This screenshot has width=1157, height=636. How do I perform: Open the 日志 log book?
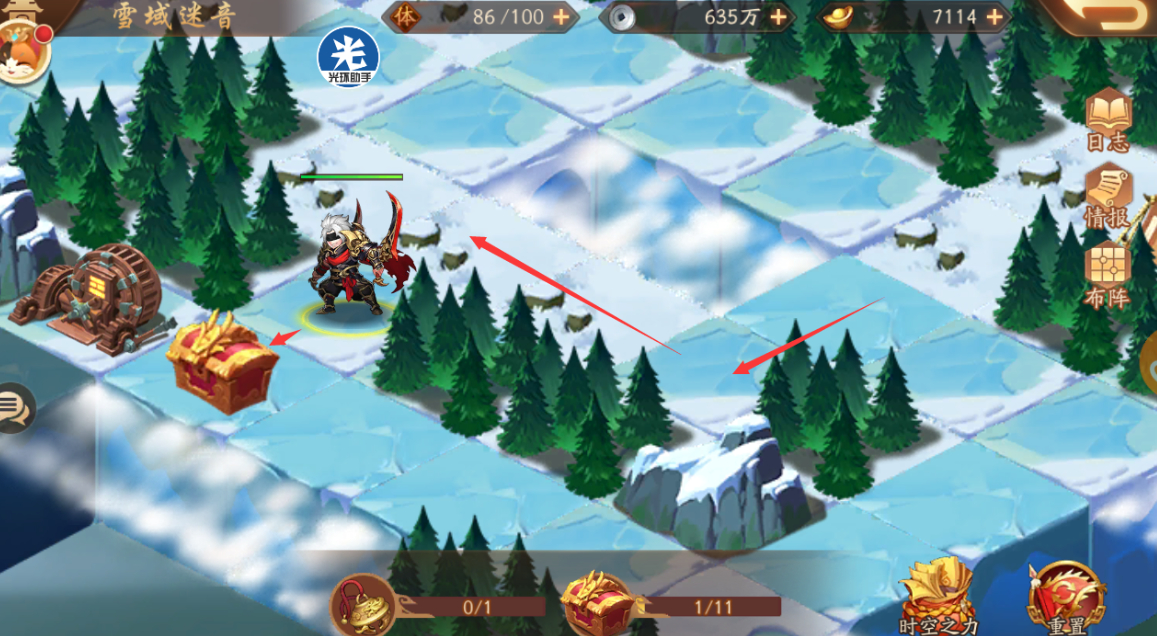click(1108, 120)
